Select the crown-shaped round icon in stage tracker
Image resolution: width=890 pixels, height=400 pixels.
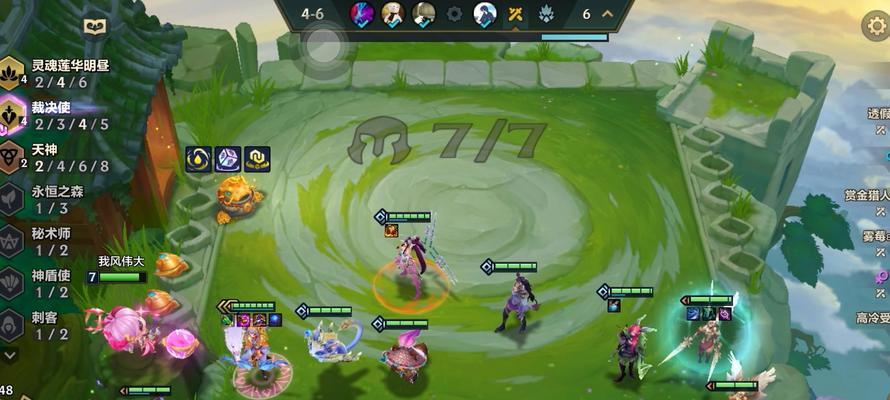click(x=547, y=14)
